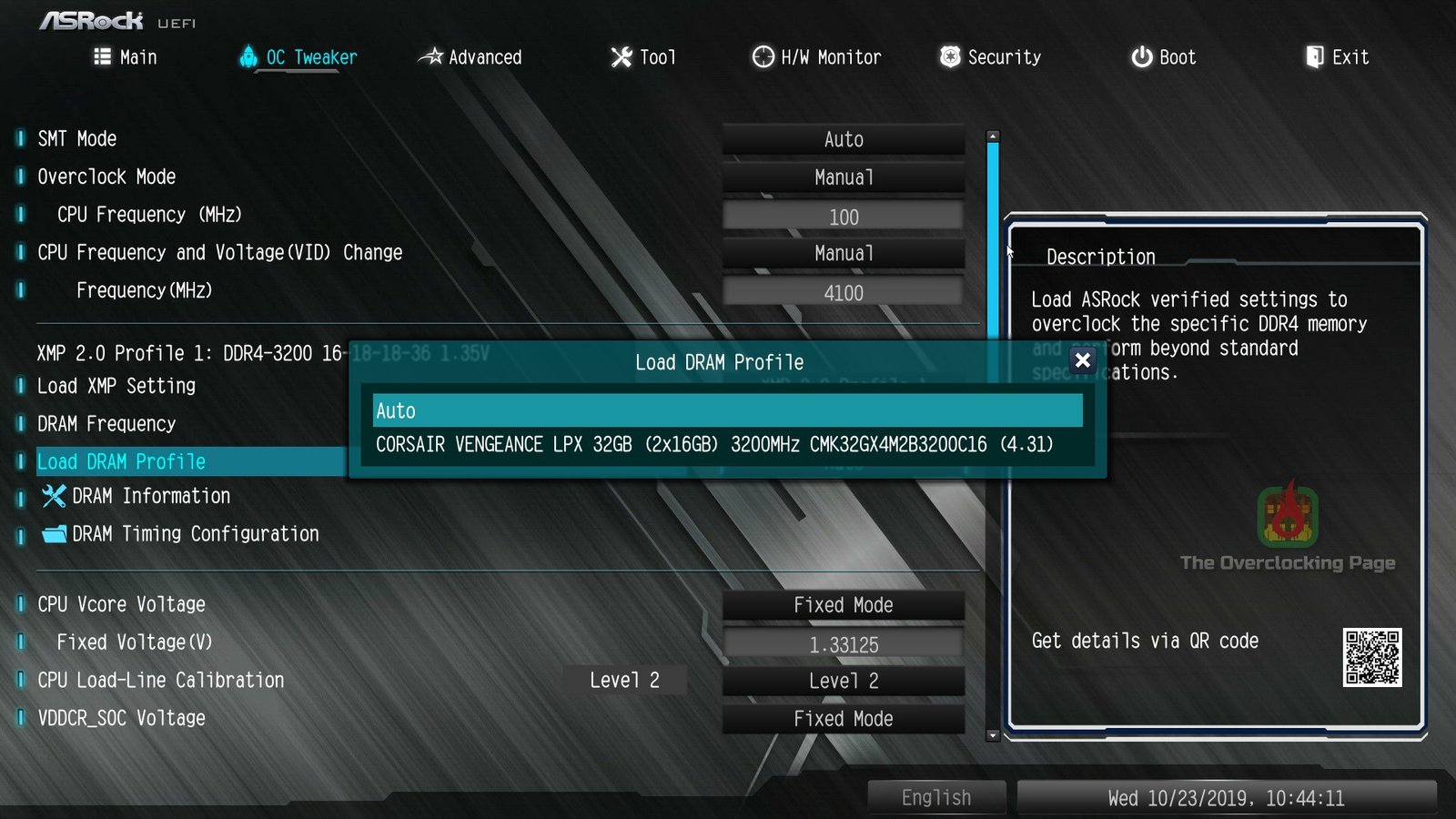Click the English language selector
This screenshot has width=1456, height=819.
coord(936,796)
